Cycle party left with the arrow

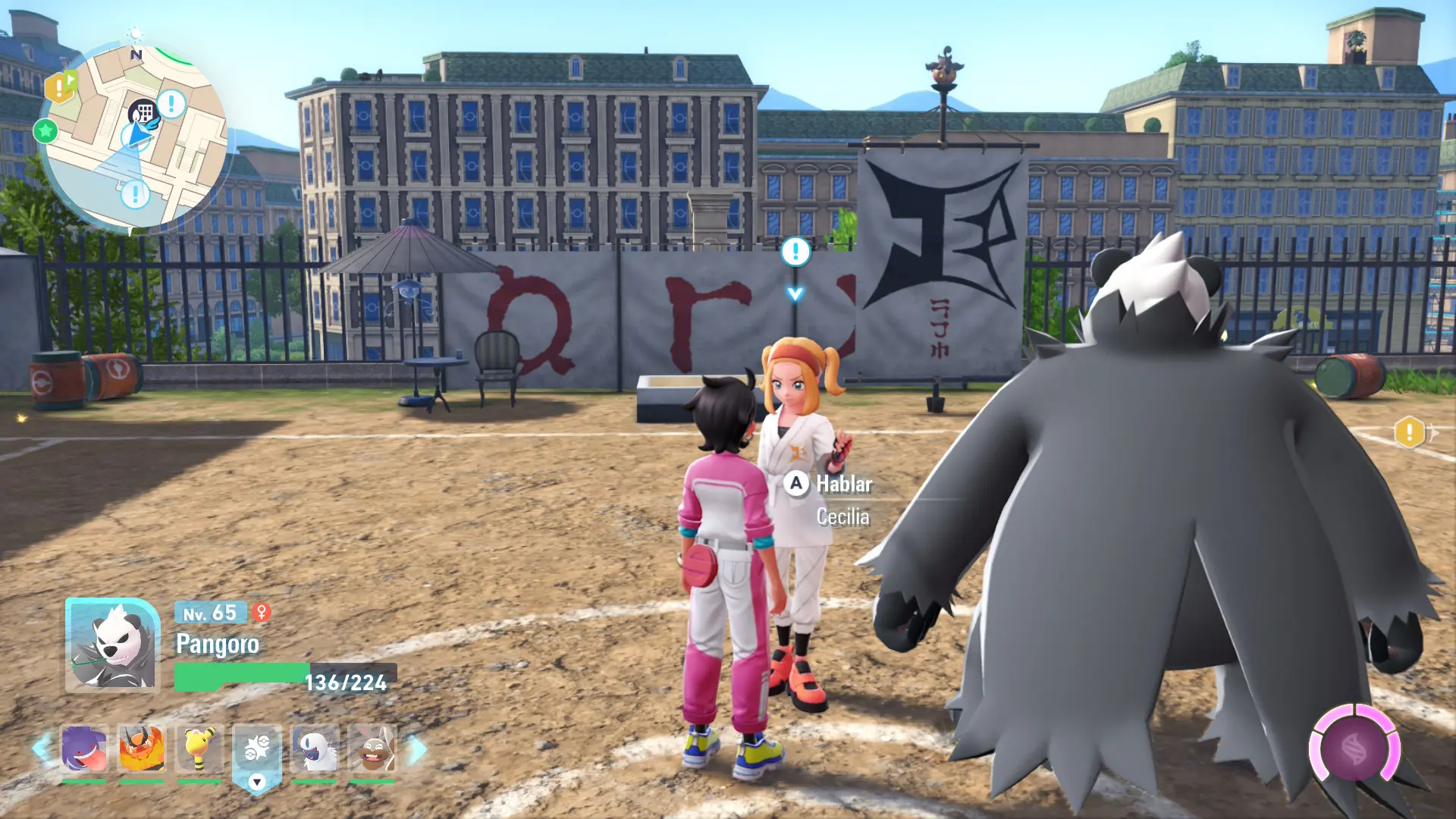[x=41, y=748]
